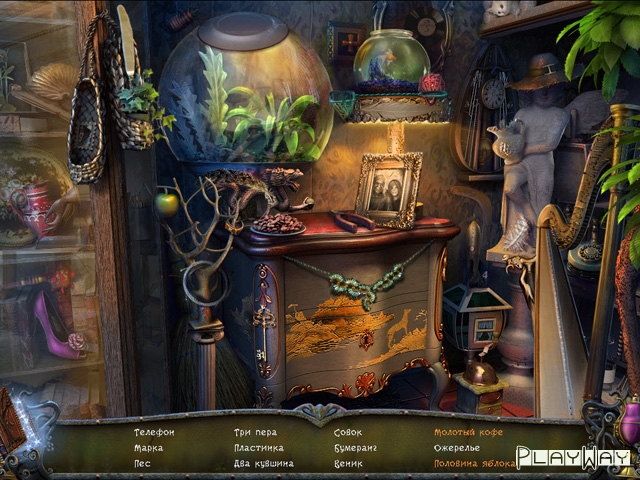640x480 pixels.
Task: Pick the 'Два кувшина' list entry
Action: (x=263, y=464)
